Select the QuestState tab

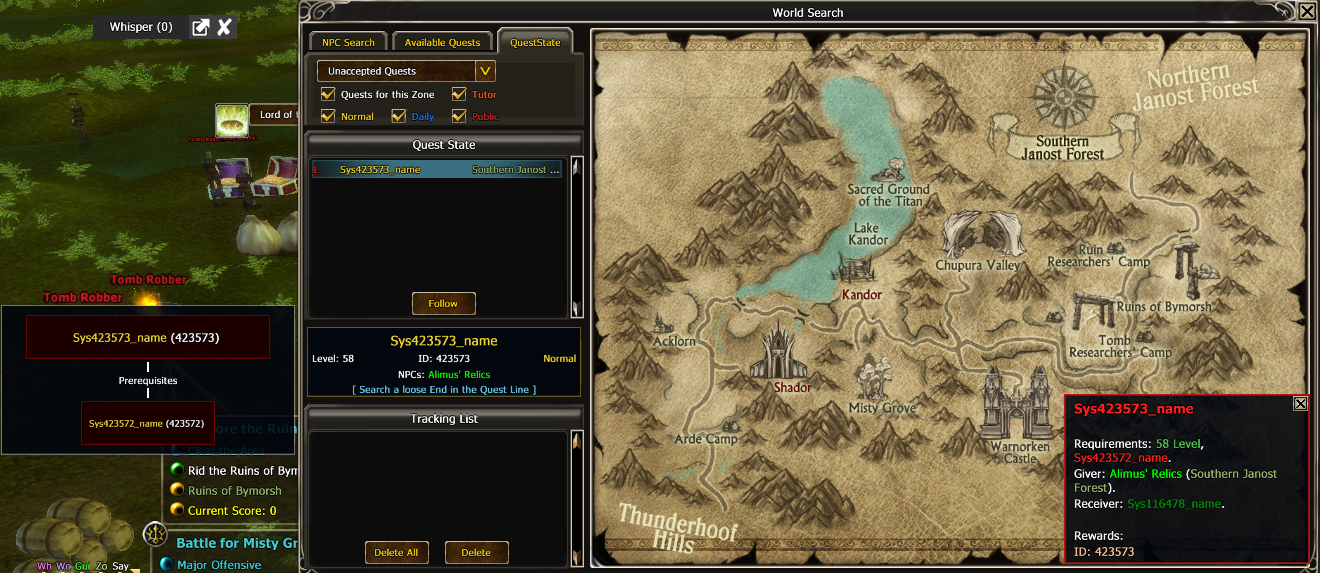click(535, 42)
